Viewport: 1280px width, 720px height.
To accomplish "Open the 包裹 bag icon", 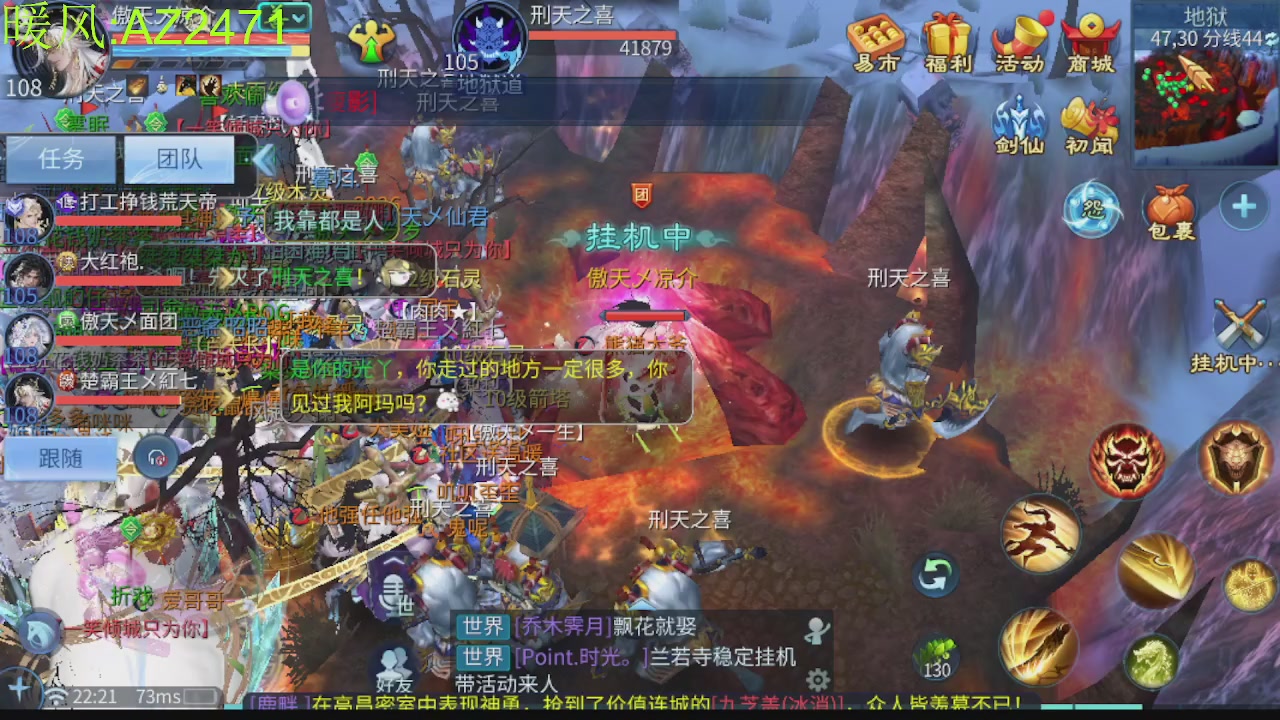I will 1168,203.
